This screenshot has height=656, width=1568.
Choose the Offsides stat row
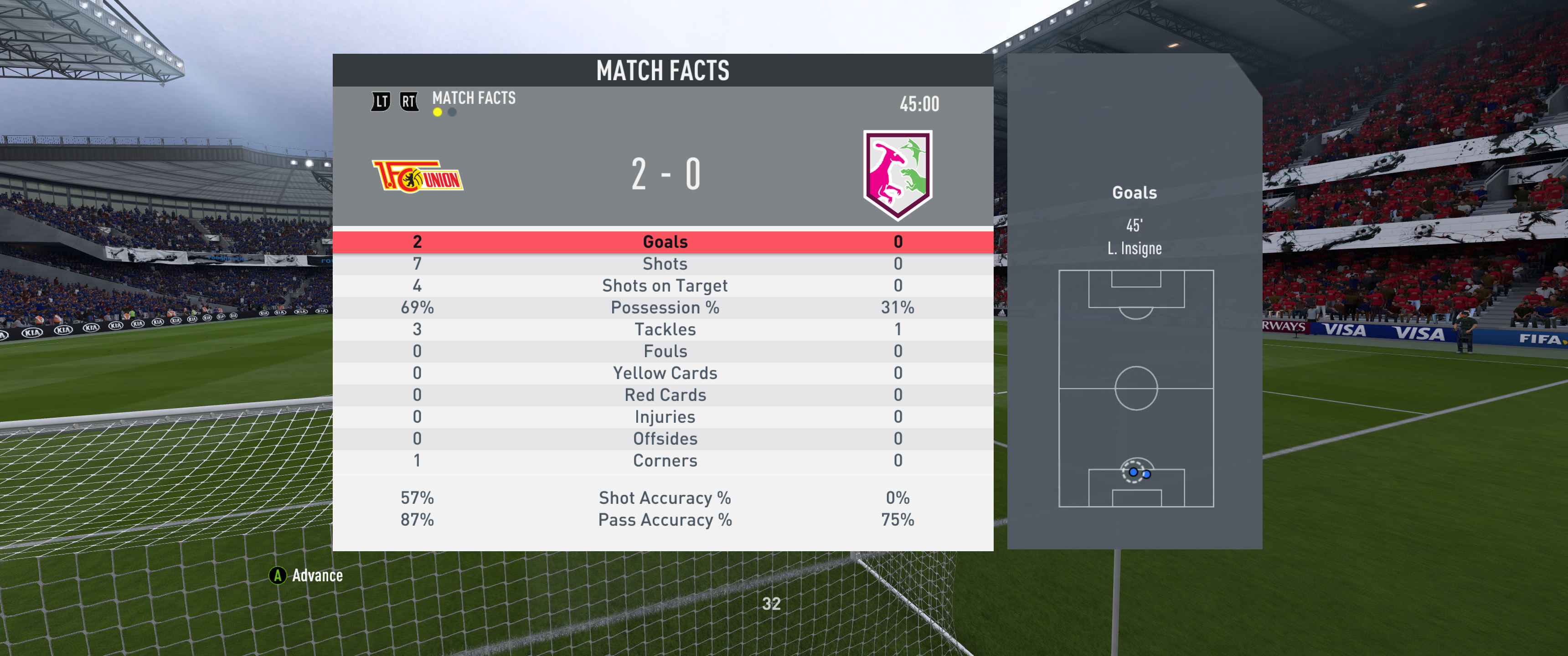(665, 439)
